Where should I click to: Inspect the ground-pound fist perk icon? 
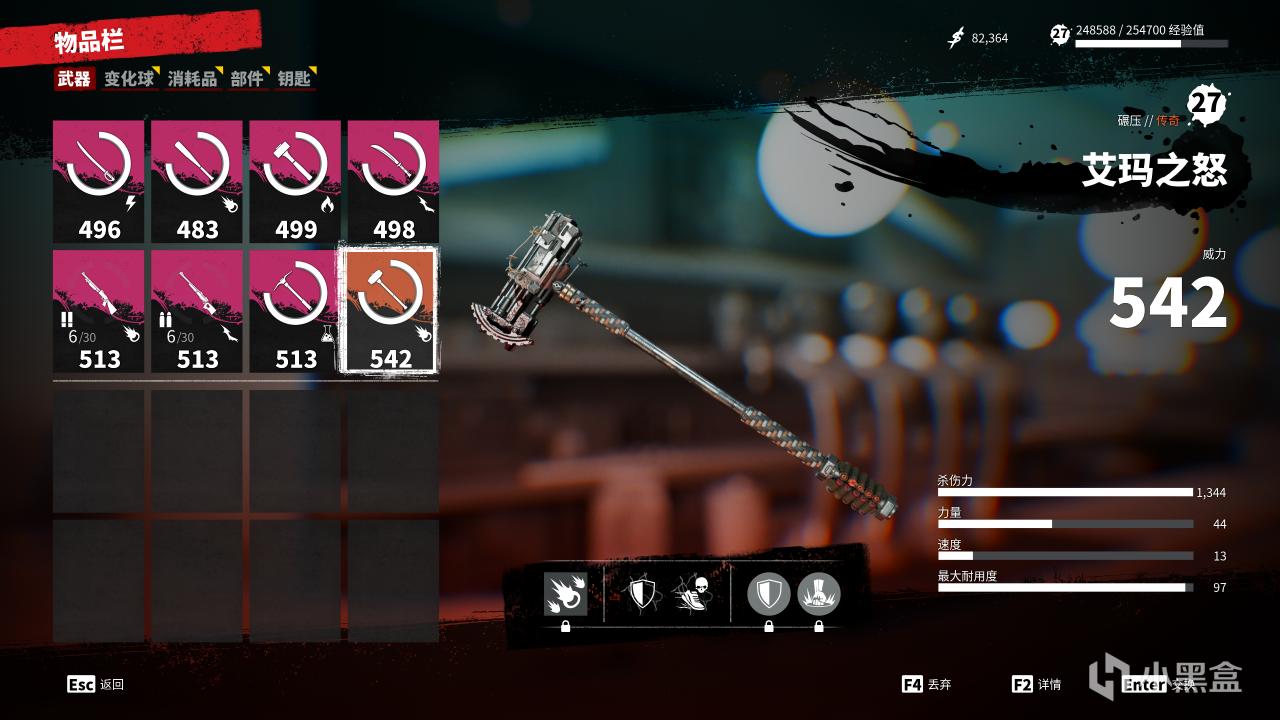tap(819, 594)
